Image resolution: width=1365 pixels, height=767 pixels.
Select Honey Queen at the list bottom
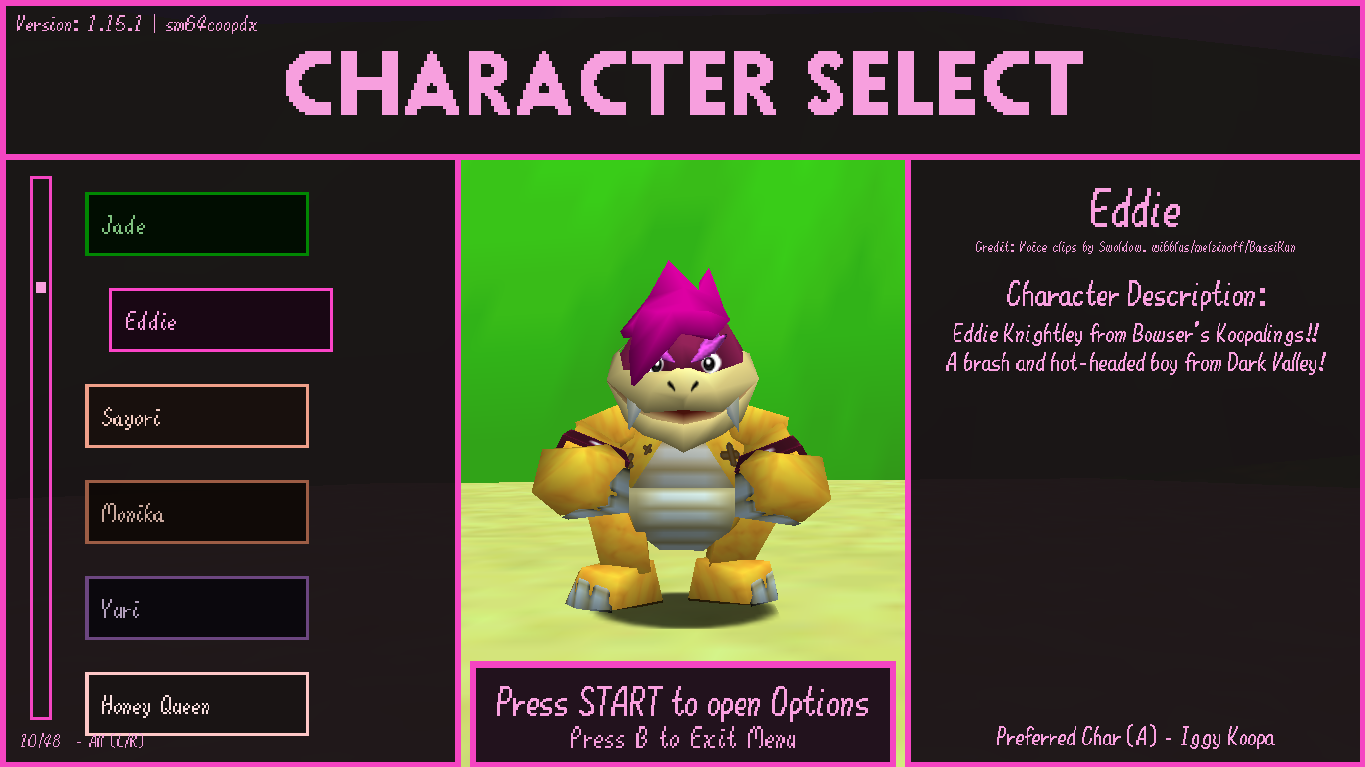tap(196, 704)
